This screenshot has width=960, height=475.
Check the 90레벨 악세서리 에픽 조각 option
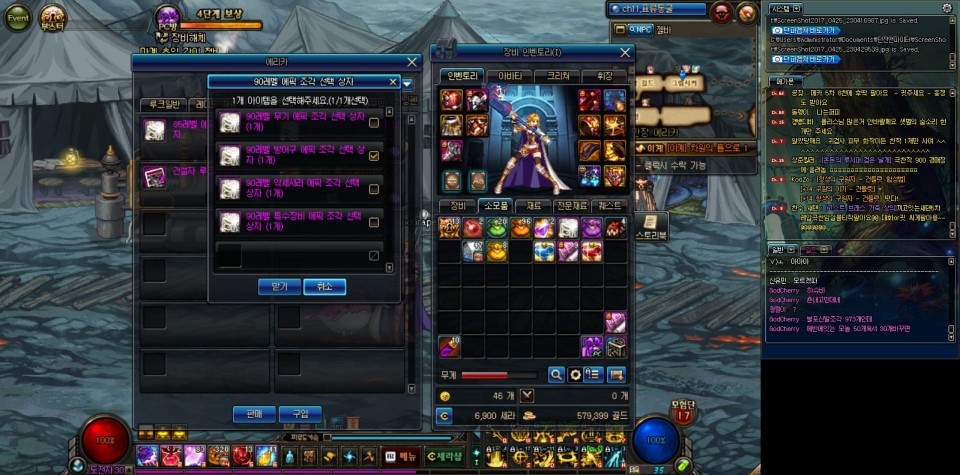tap(374, 189)
